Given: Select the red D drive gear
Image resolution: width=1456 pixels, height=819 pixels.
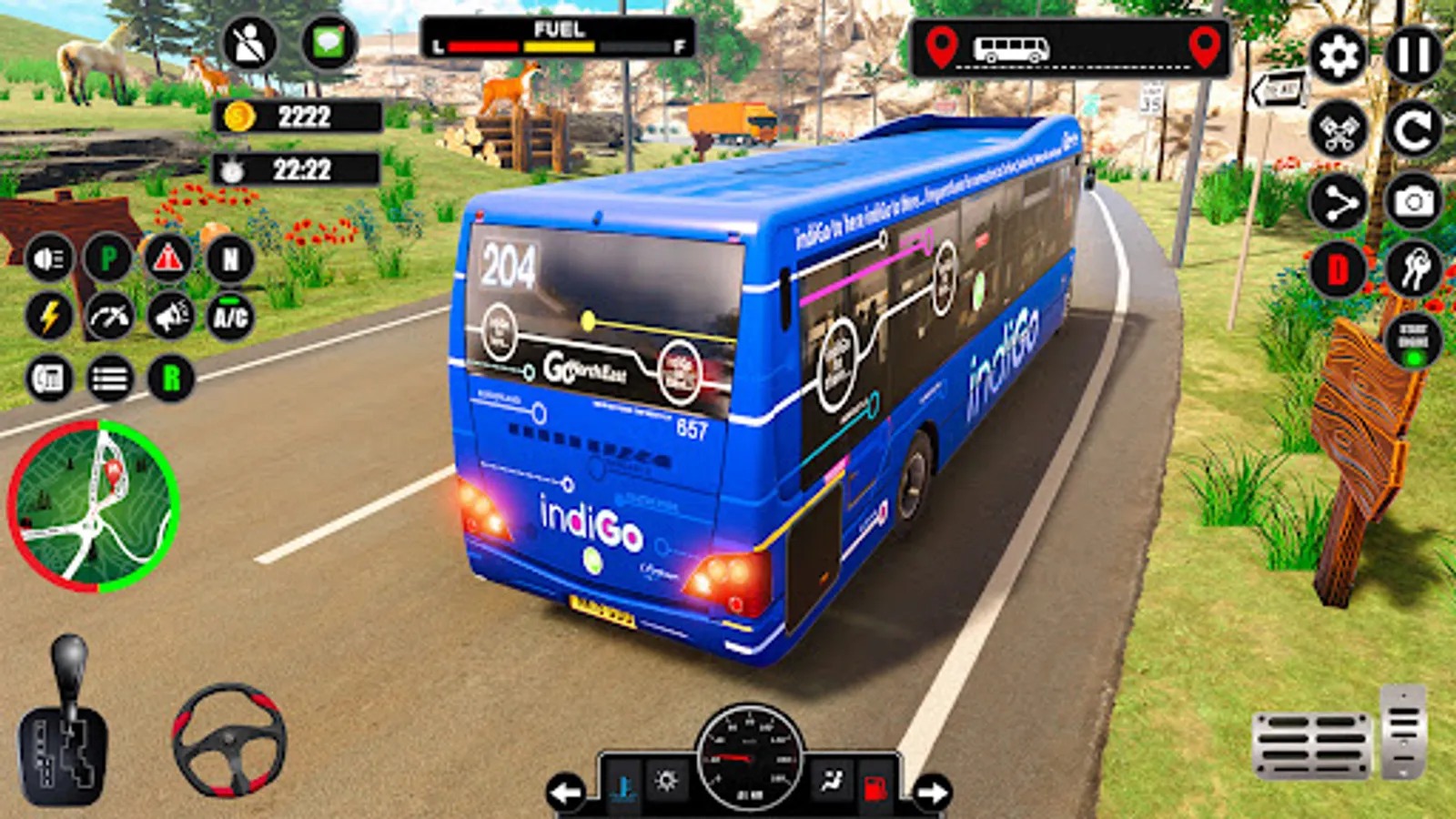Looking at the screenshot, I should click(1338, 270).
